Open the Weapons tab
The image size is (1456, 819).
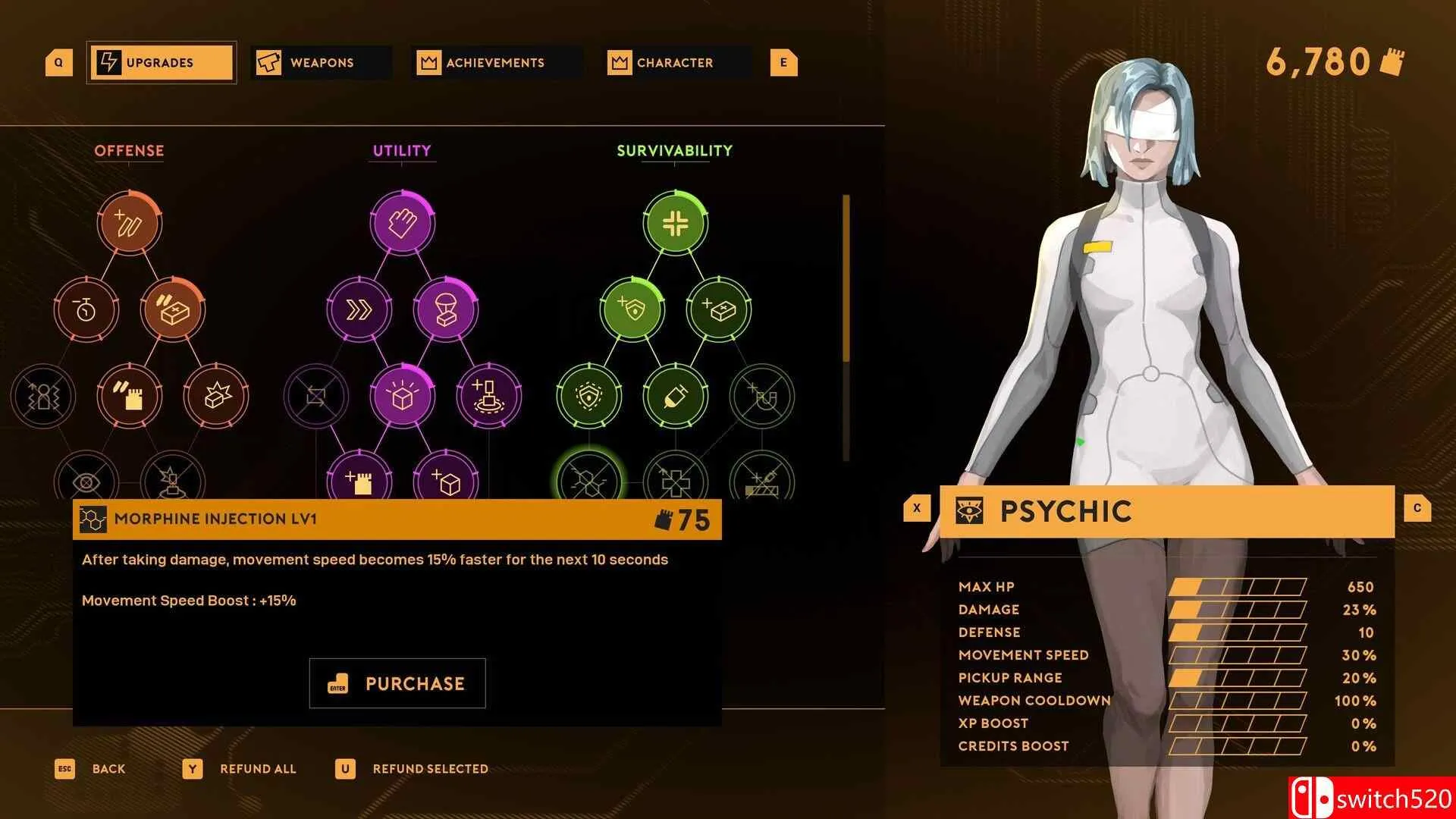[x=322, y=62]
